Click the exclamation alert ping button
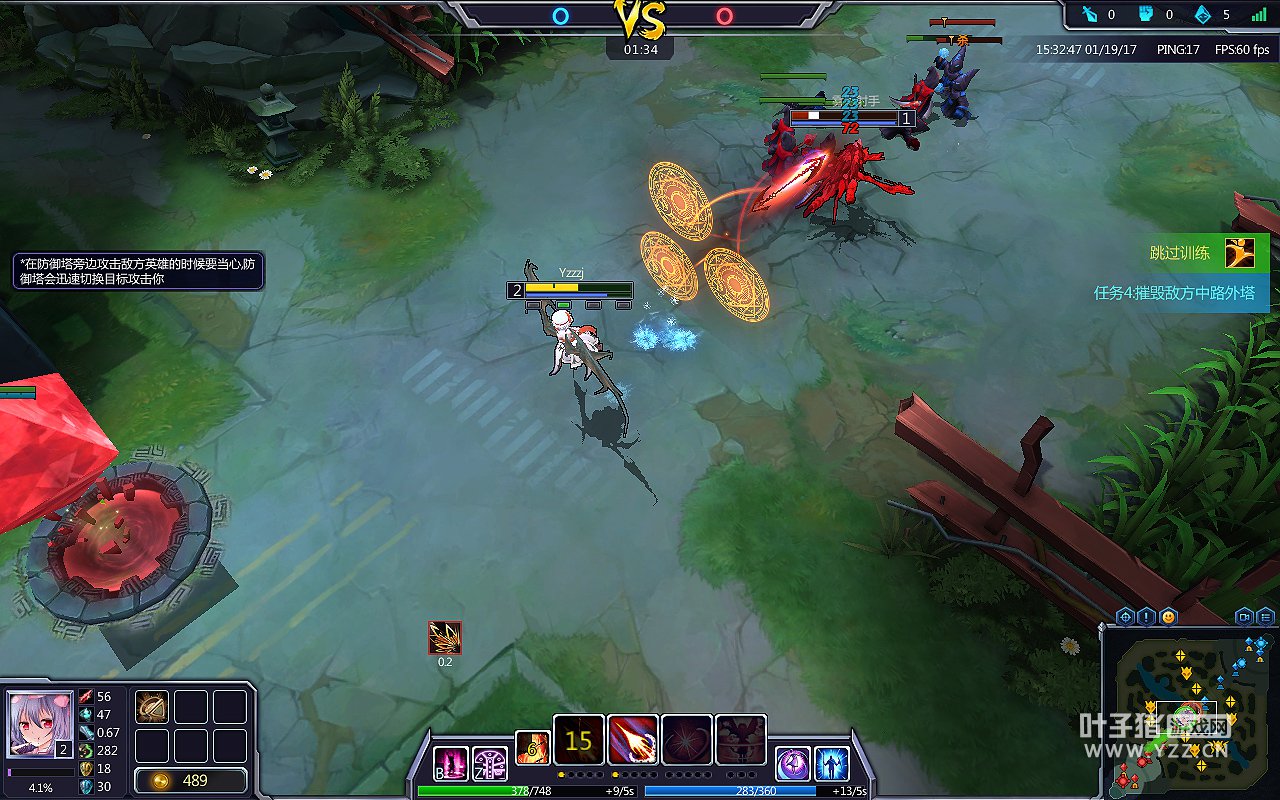 1147,617
